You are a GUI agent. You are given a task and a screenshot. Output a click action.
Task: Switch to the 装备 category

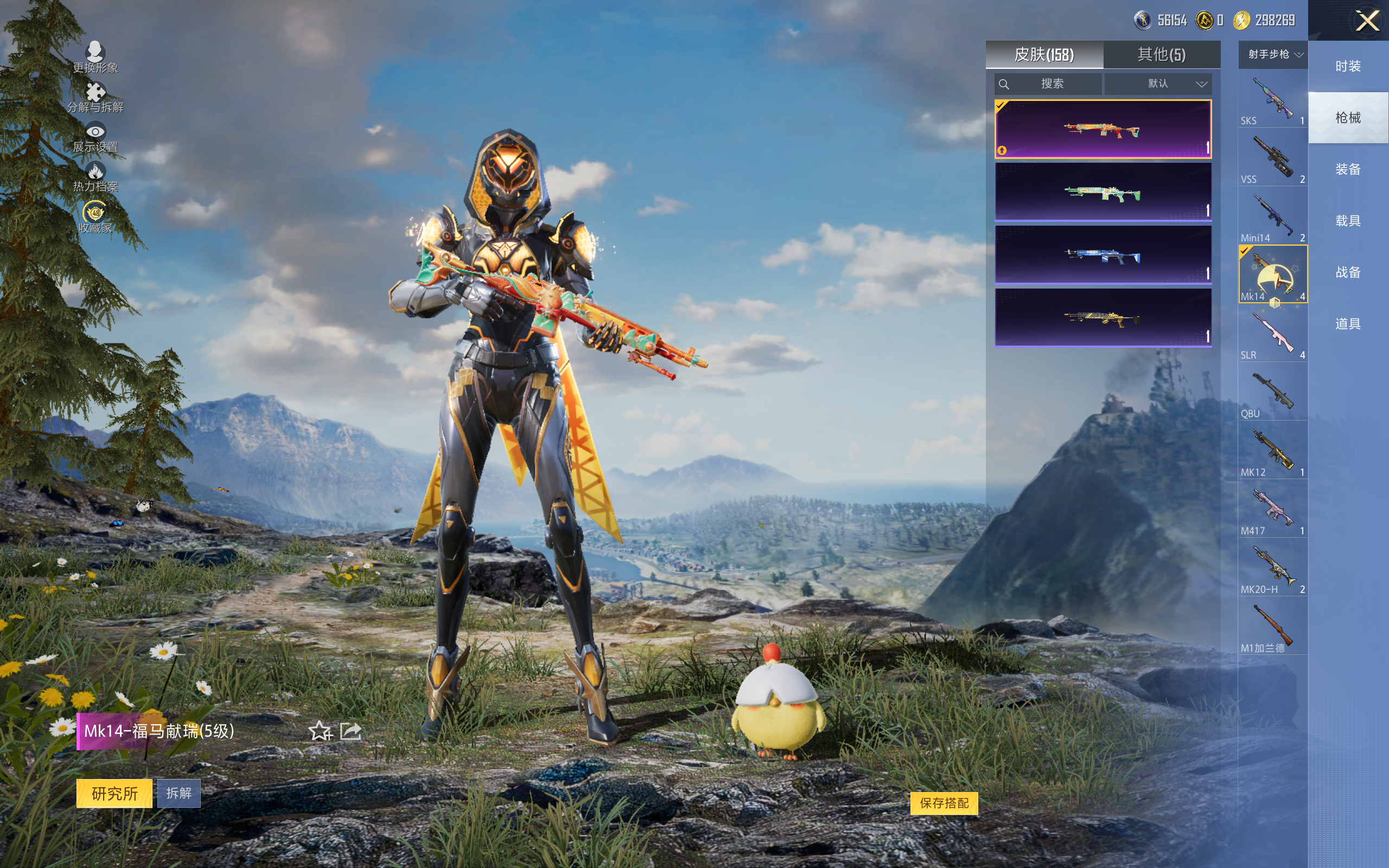coord(1348,169)
